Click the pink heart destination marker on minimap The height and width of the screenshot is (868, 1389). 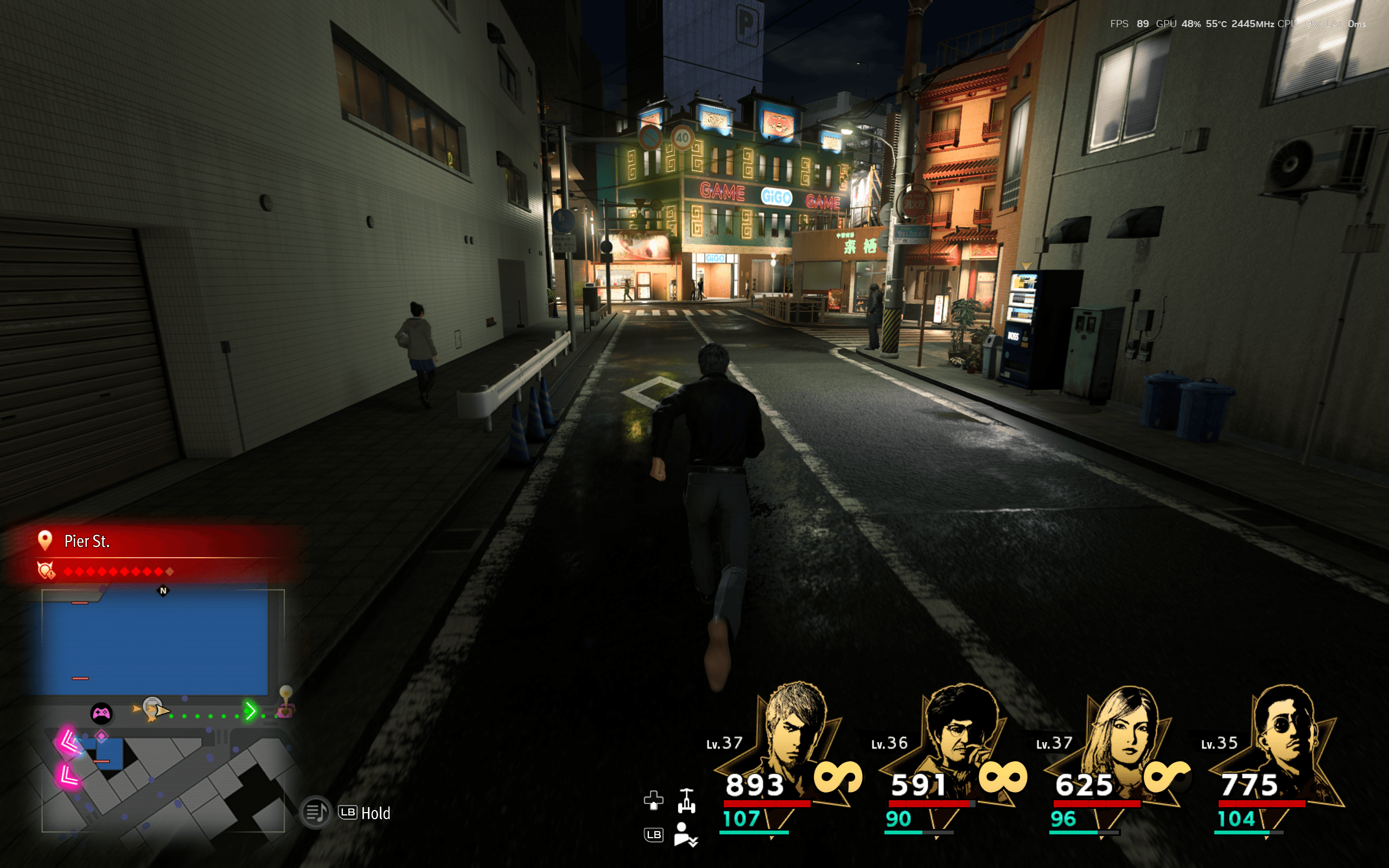[285, 712]
